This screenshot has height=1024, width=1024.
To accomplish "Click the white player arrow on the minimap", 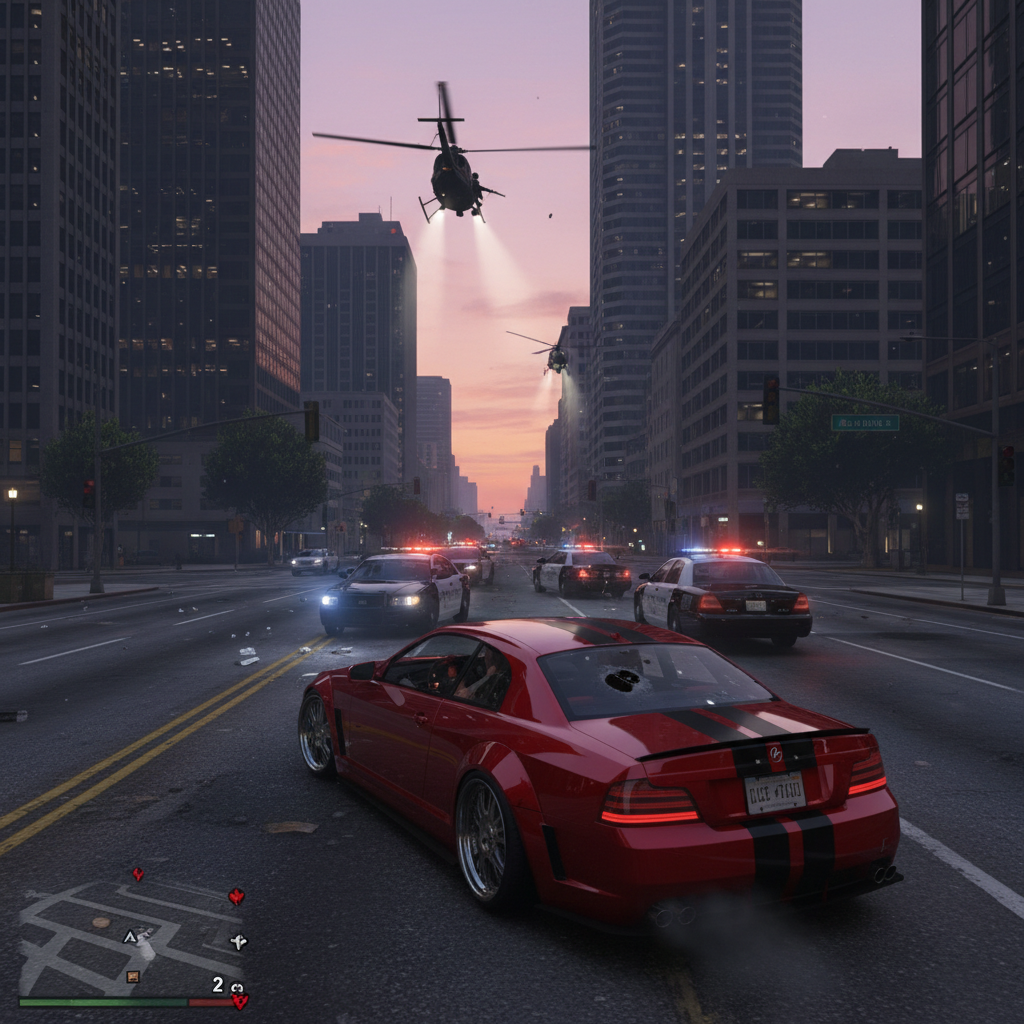I will [x=130, y=937].
